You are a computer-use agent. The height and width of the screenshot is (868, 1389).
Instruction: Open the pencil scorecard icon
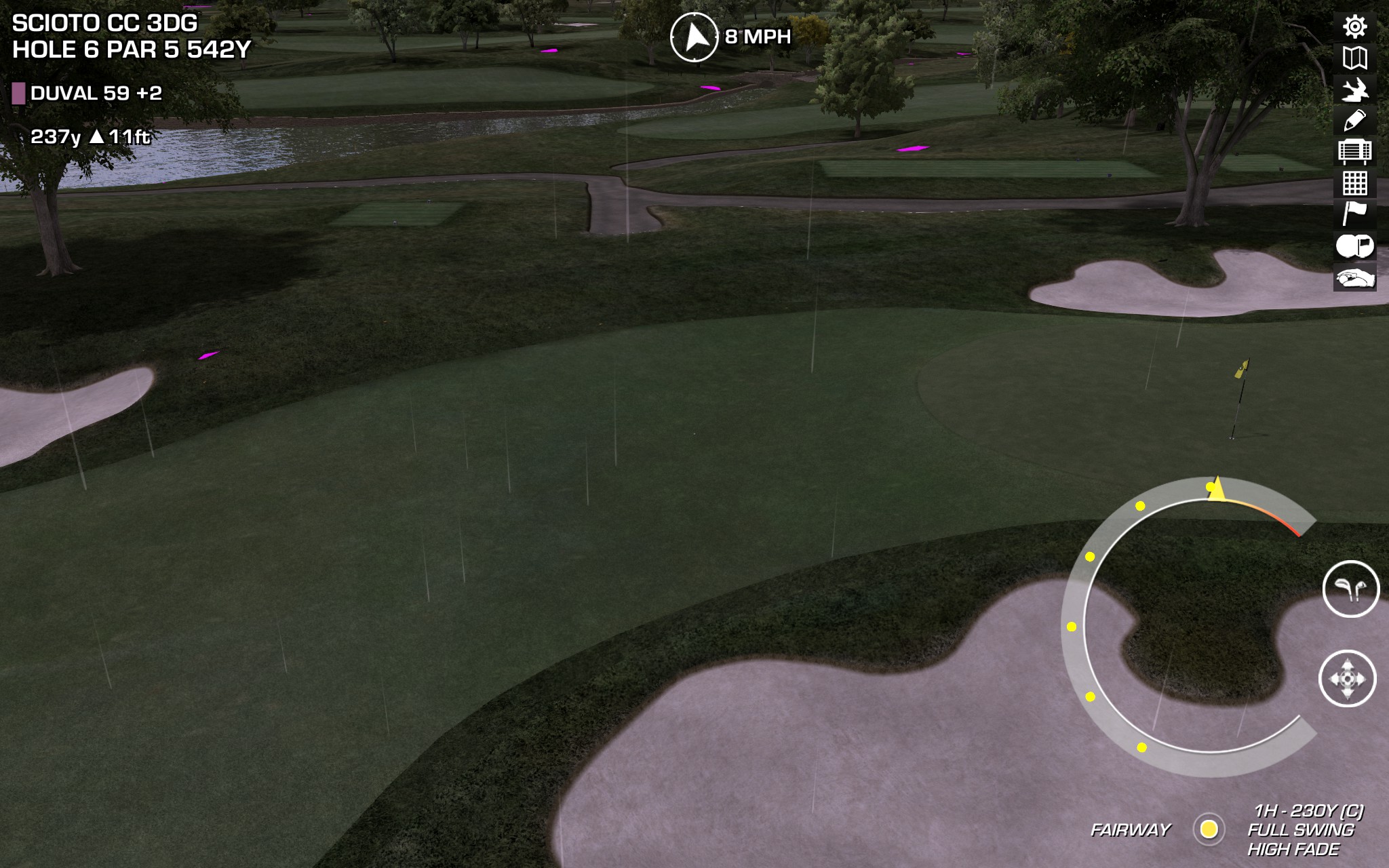tap(1354, 121)
